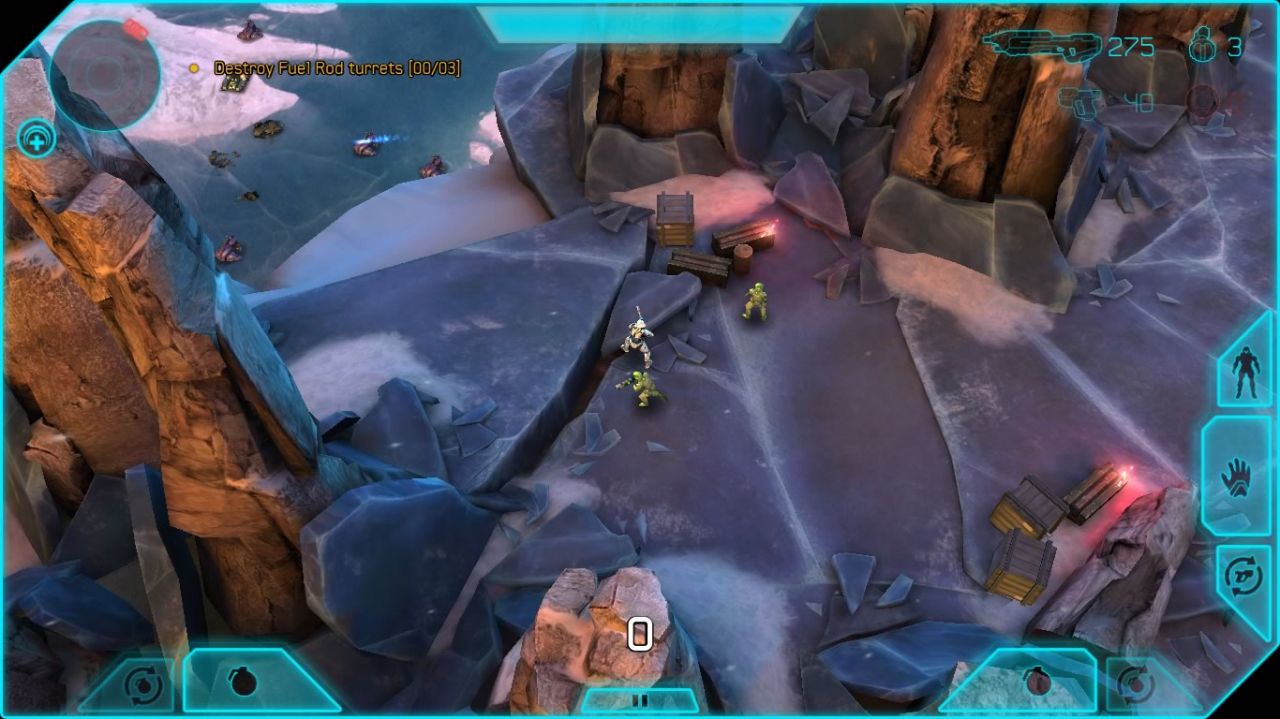Use the melee hand button
1280x719 pixels.
coord(1238,476)
